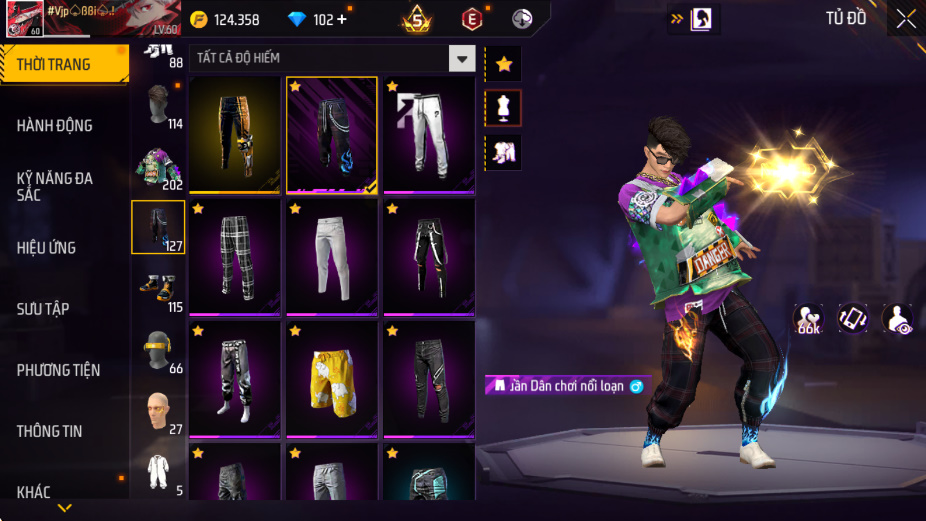Pick the black and gold pants
Screen dimensions: 926x521
pos(235,135)
